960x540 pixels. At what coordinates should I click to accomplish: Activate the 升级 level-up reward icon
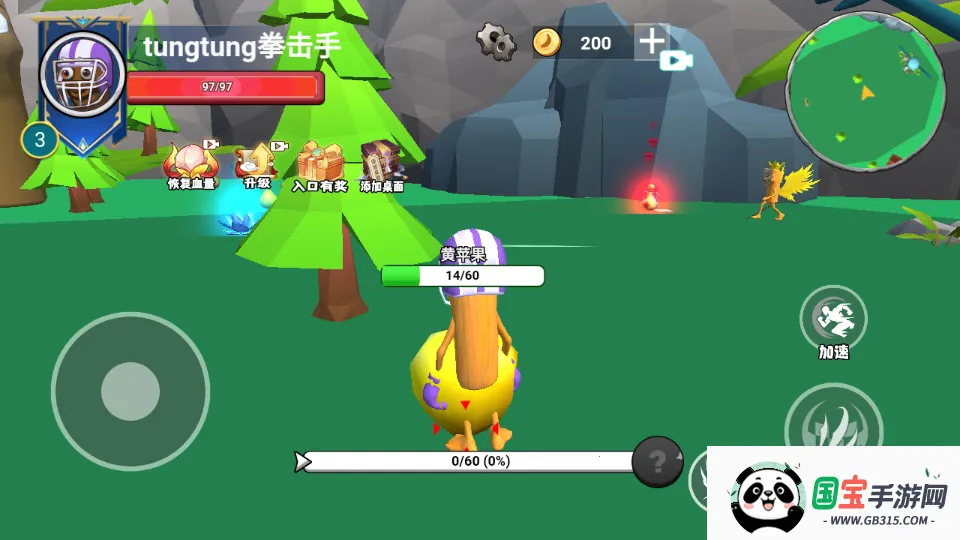click(x=257, y=162)
